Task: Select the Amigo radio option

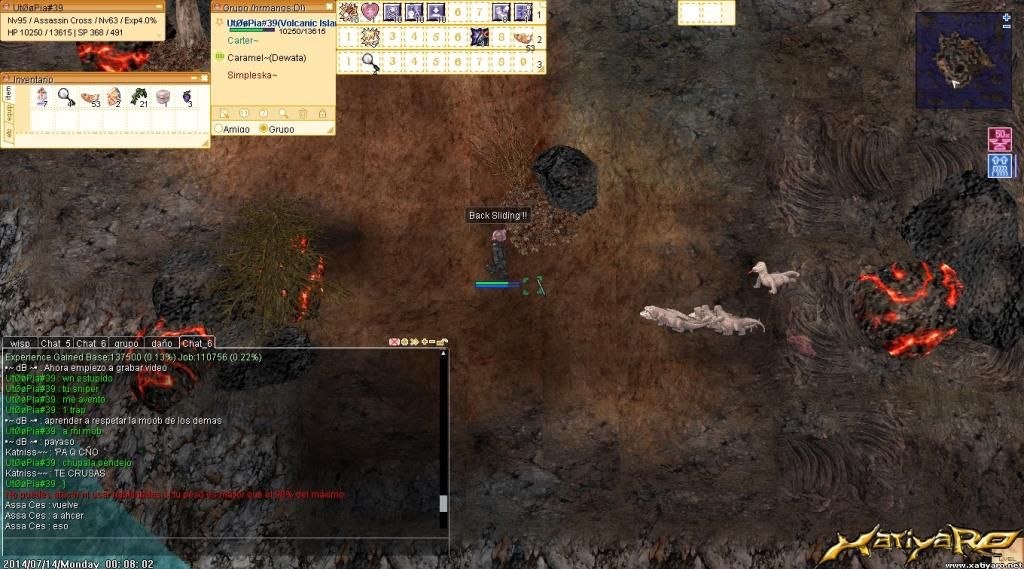Action: tap(220, 129)
